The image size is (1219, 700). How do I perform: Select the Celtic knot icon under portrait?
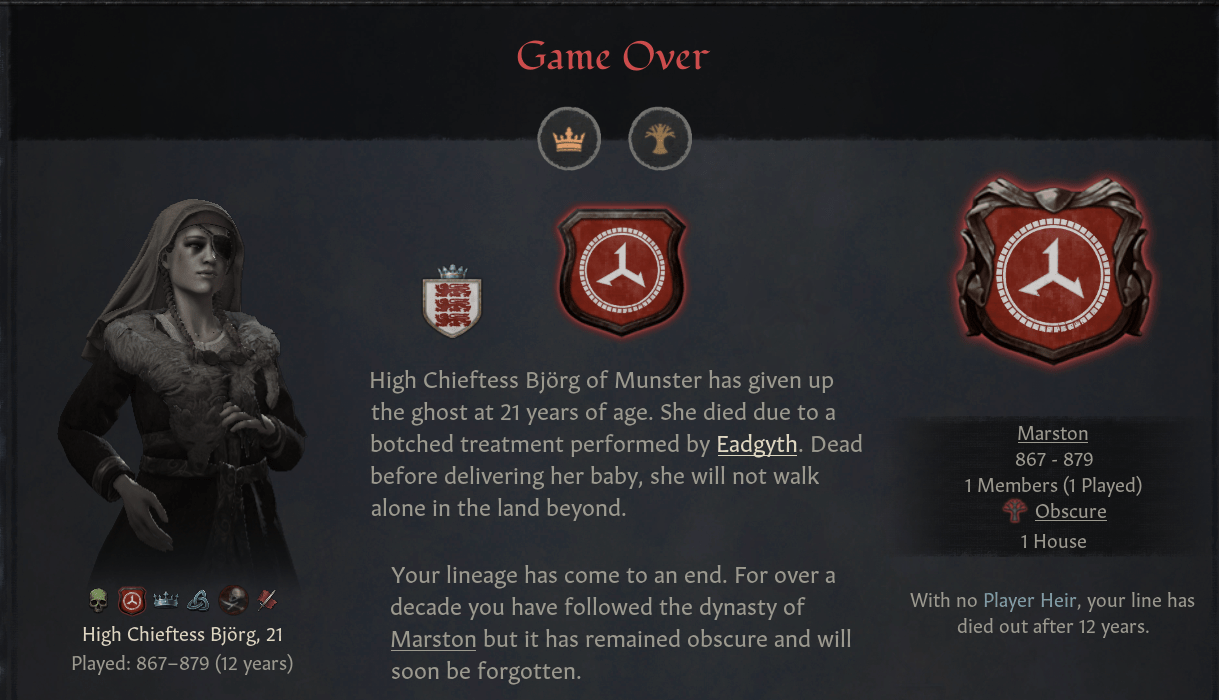199,600
